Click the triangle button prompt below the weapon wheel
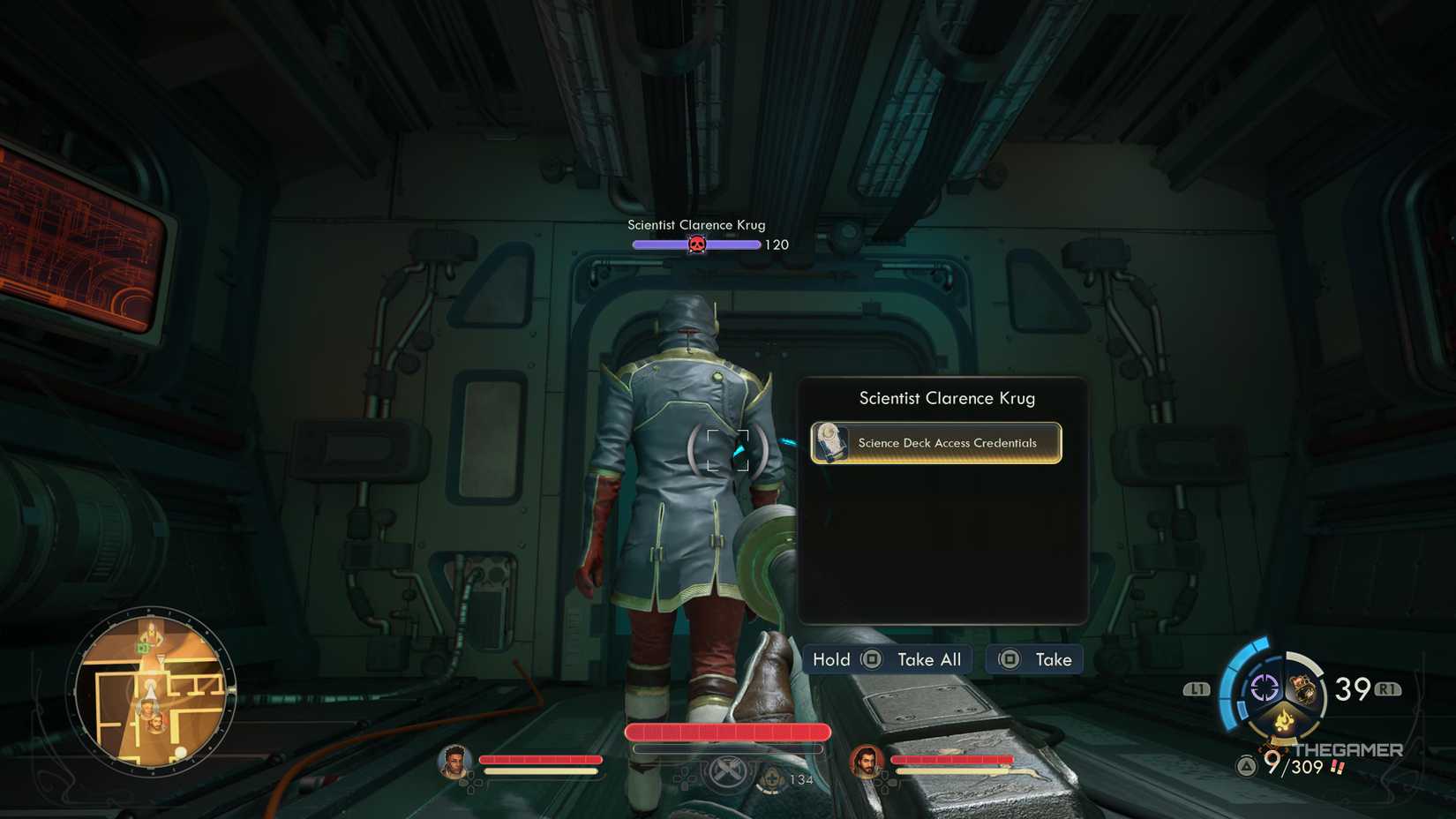The height and width of the screenshot is (819, 1456). tap(1246, 766)
